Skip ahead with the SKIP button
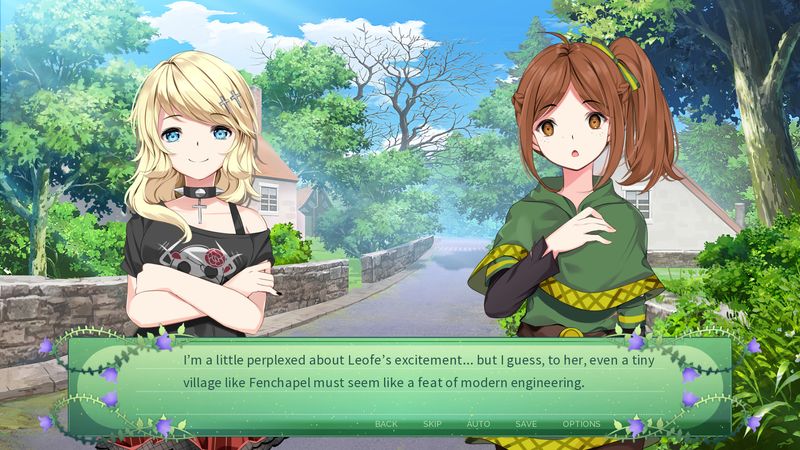The height and width of the screenshot is (450, 800). [x=432, y=424]
